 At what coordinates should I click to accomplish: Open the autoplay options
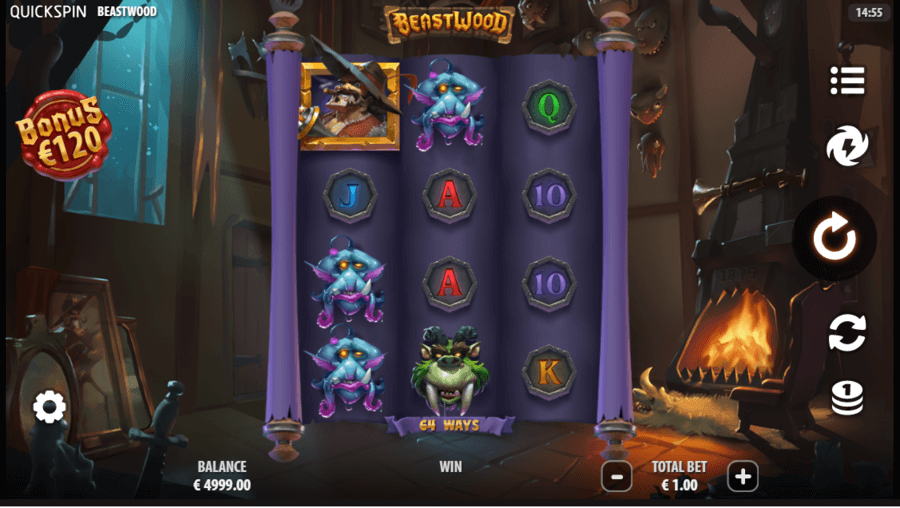tap(846, 333)
